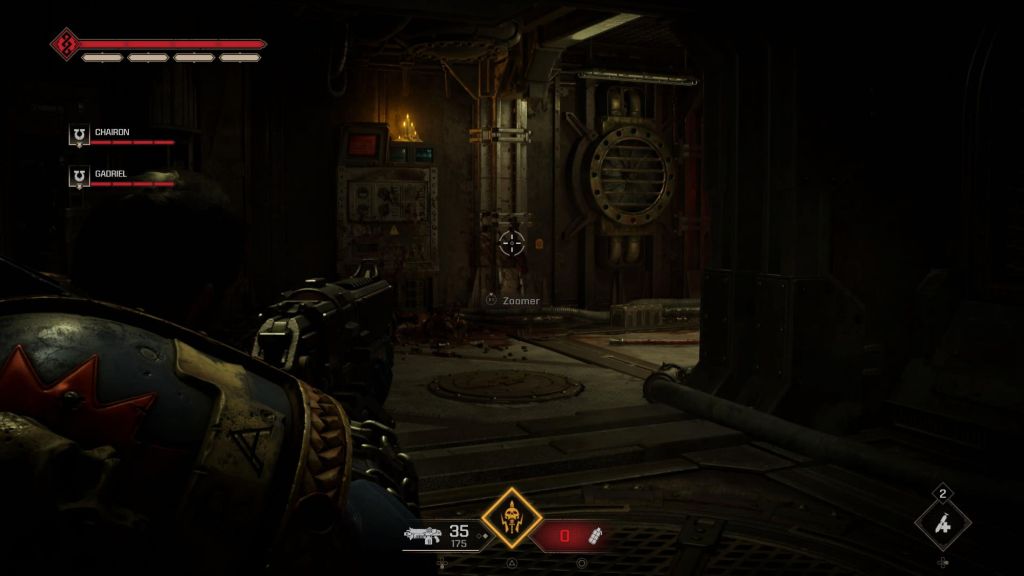Click Gadriel's squad emblem icon
Screen dimensions: 1024x576
click(x=79, y=177)
